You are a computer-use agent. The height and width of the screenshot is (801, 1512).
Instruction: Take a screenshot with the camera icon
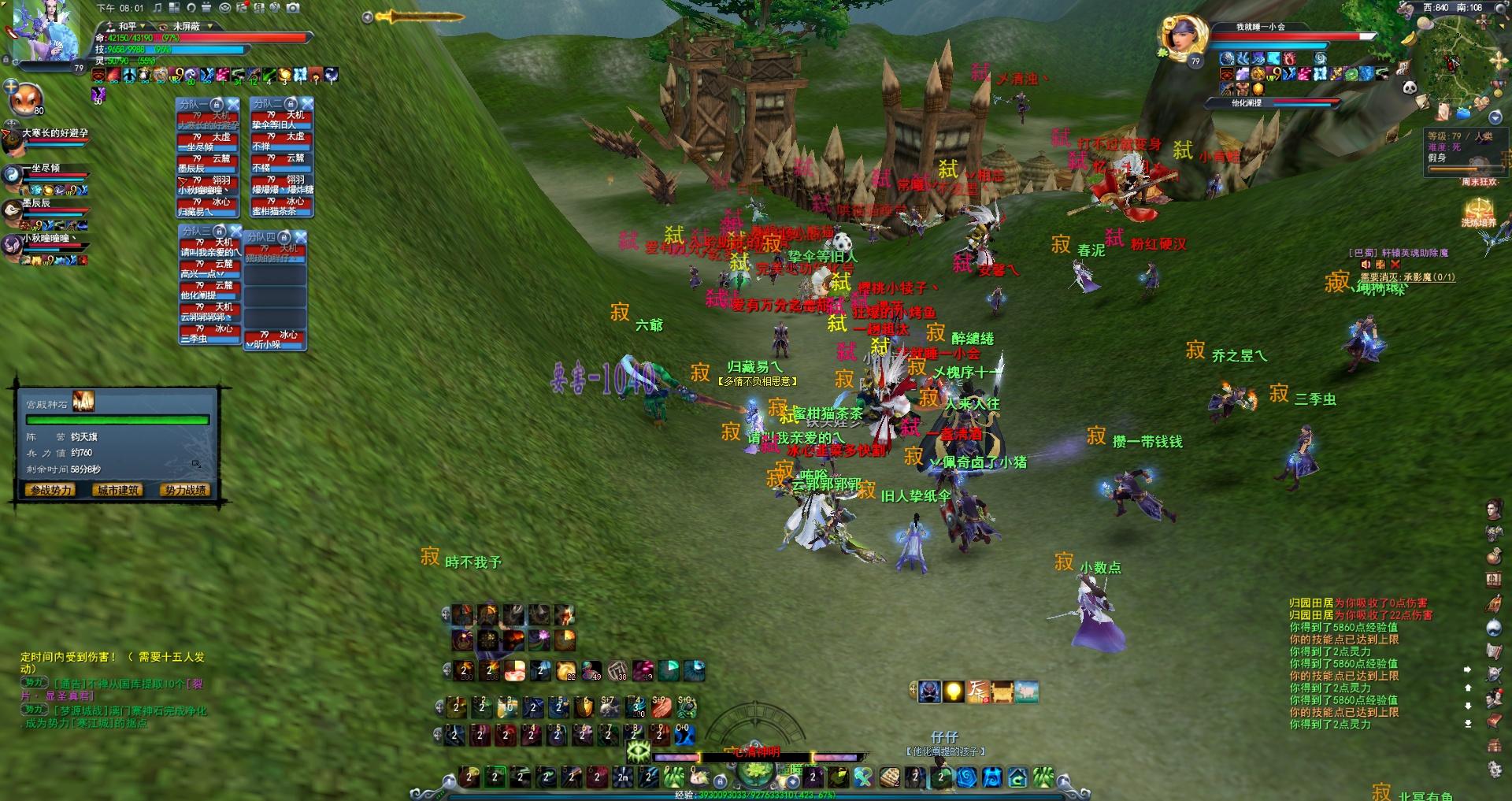(293, 8)
